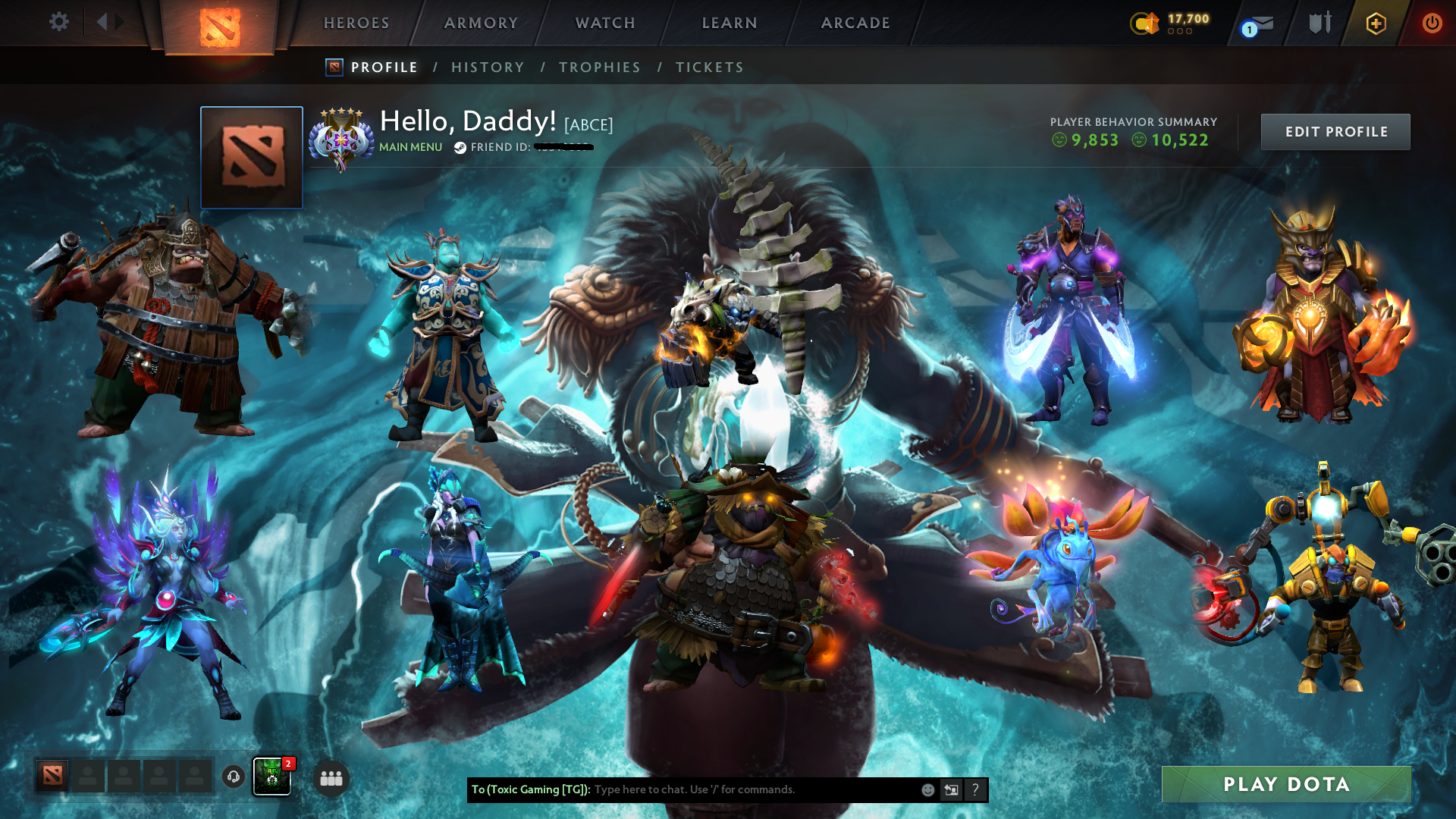Open the mail inbox with one notification
This screenshot has height=819, width=1456.
pyautogui.click(x=1257, y=24)
